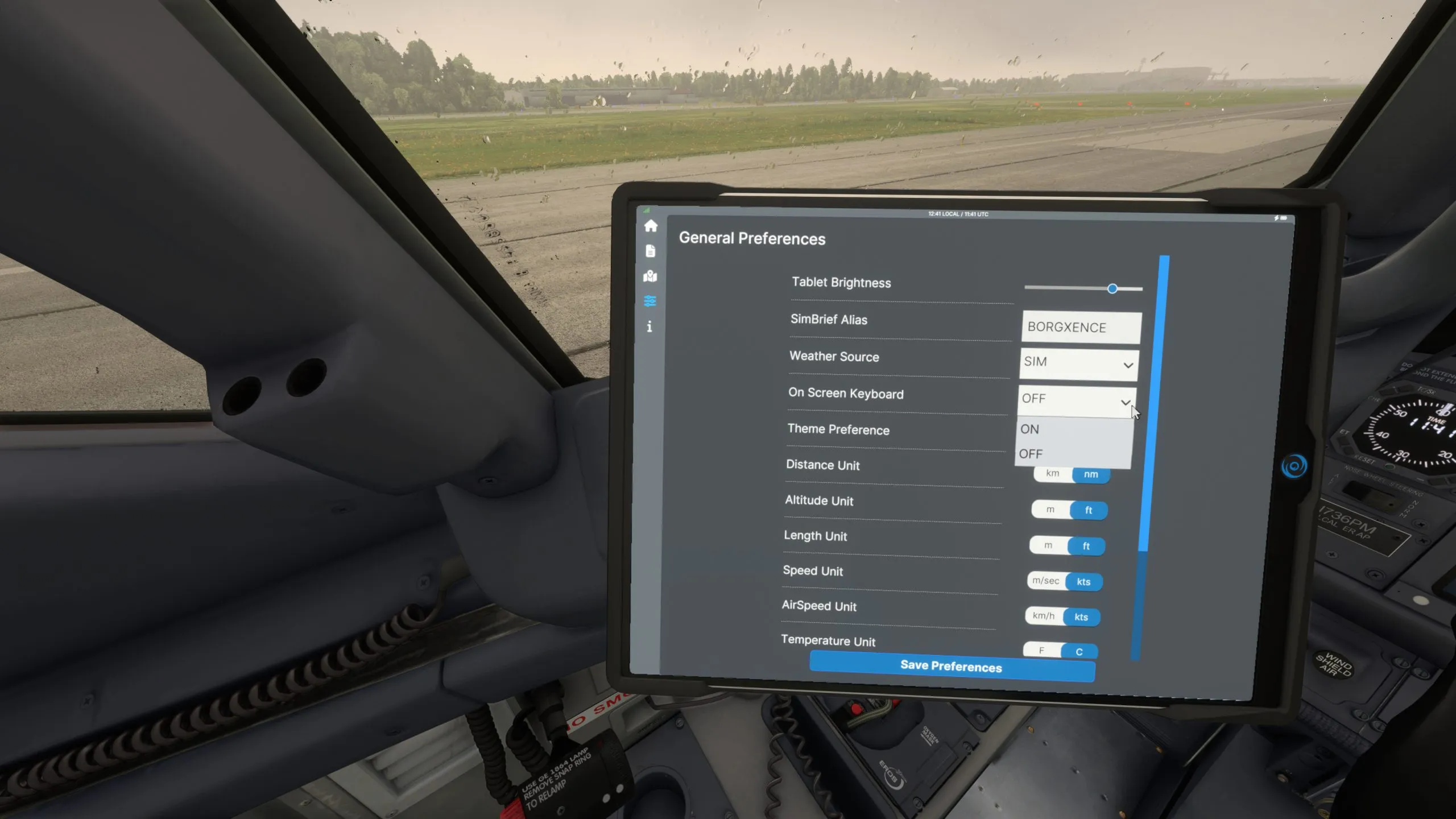Image resolution: width=1456 pixels, height=819 pixels.
Task: Open the info page icon
Action: coord(649,326)
